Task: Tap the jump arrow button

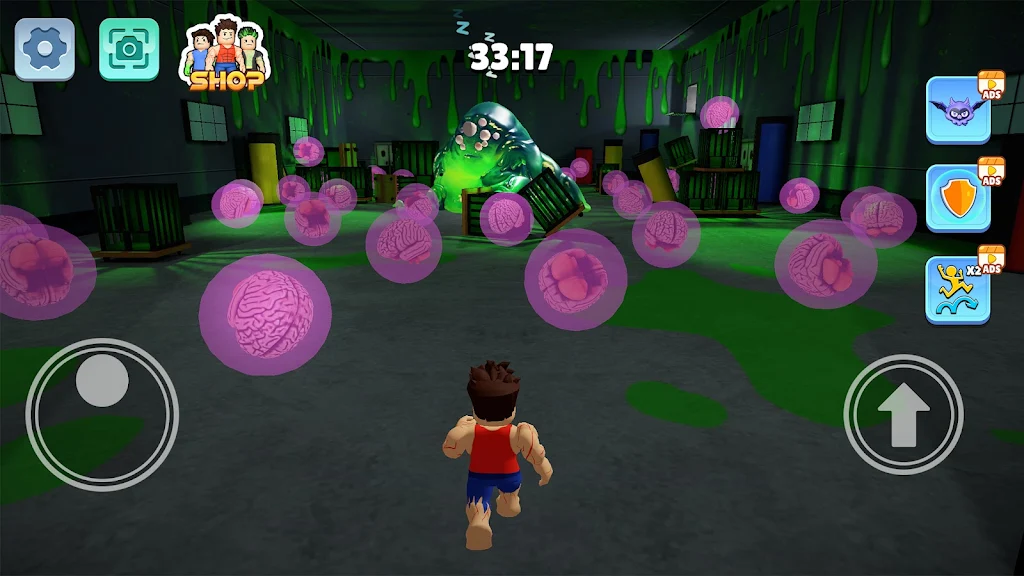Action: pyautogui.click(x=903, y=414)
